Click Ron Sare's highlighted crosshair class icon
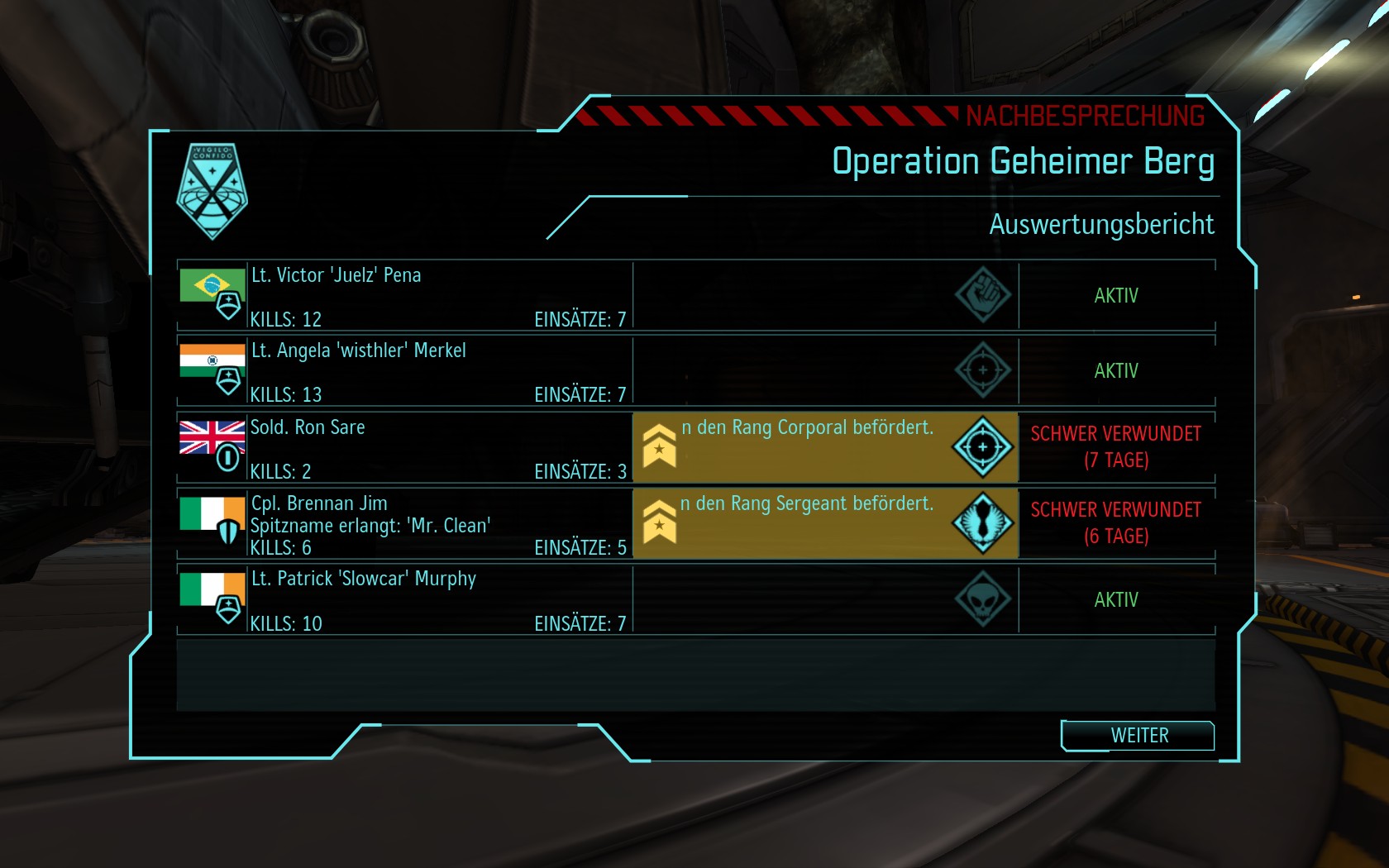The height and width of the screenshot is (868, 1389). 983,447
